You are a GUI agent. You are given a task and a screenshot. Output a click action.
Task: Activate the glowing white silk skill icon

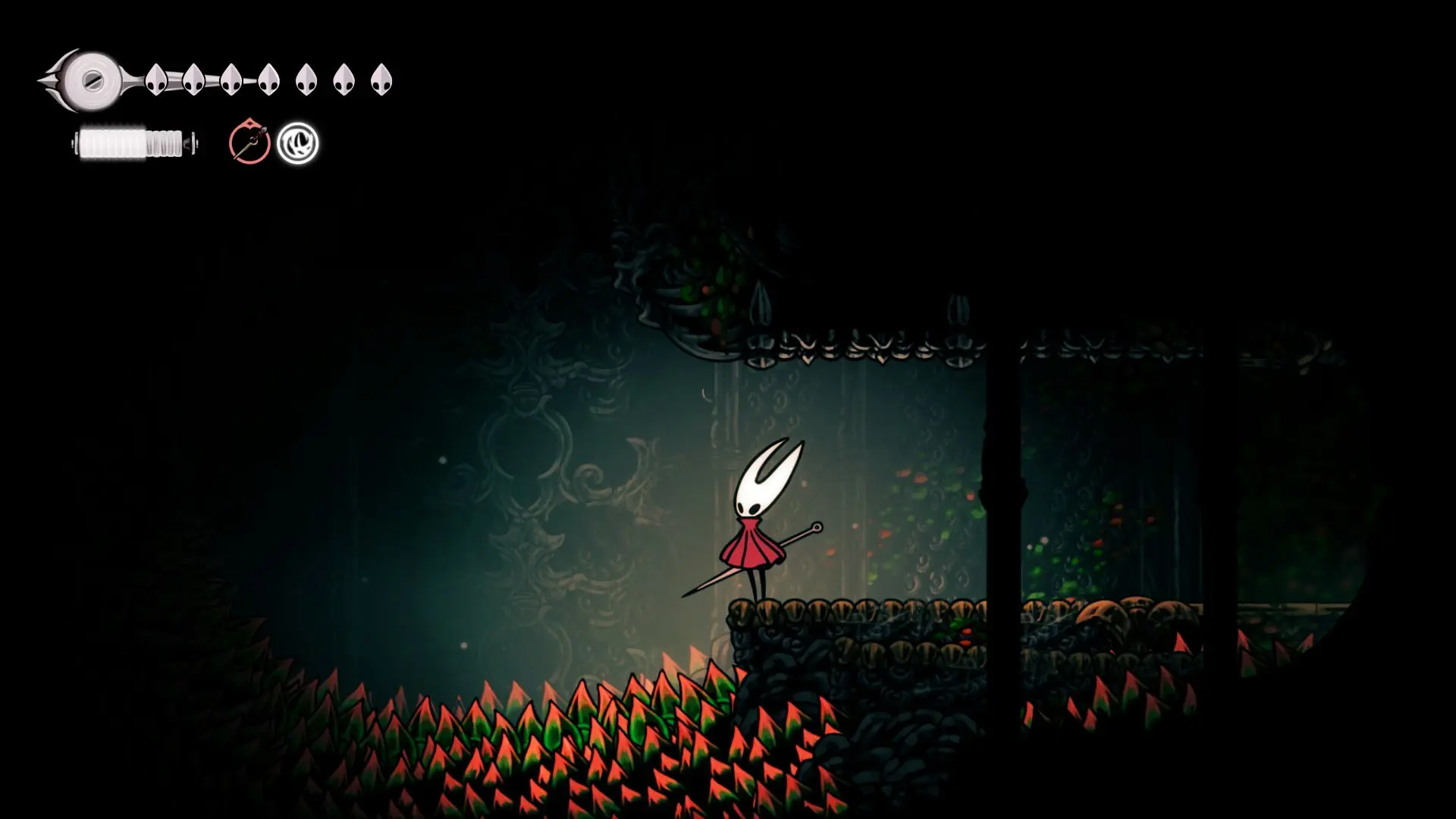(x=297, y=143)
